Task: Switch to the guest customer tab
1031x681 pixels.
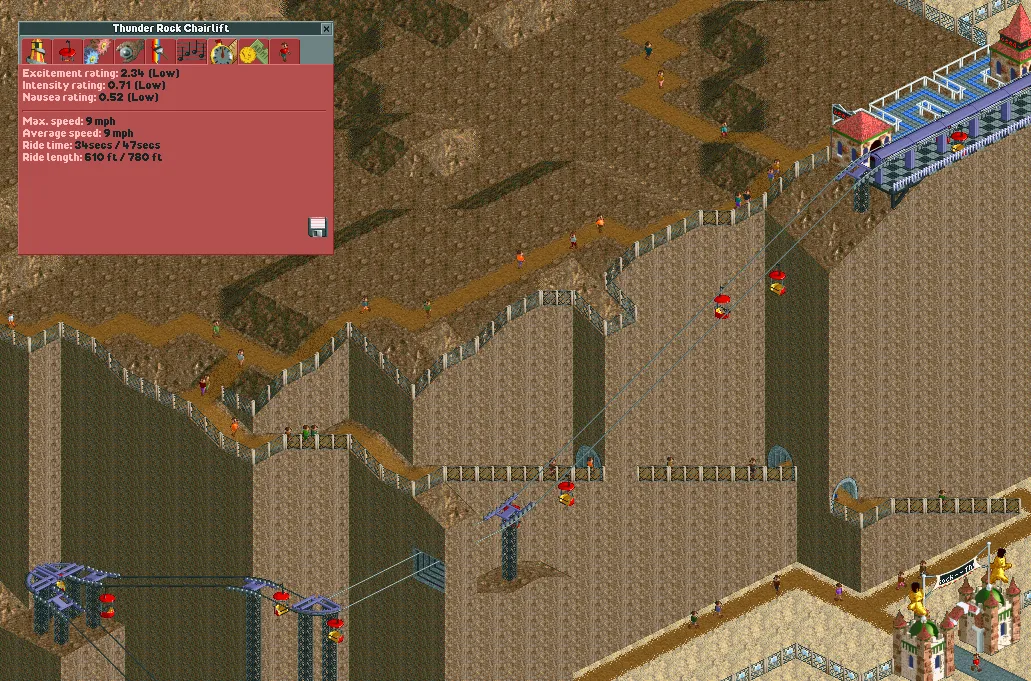Action: pos(285,51)
